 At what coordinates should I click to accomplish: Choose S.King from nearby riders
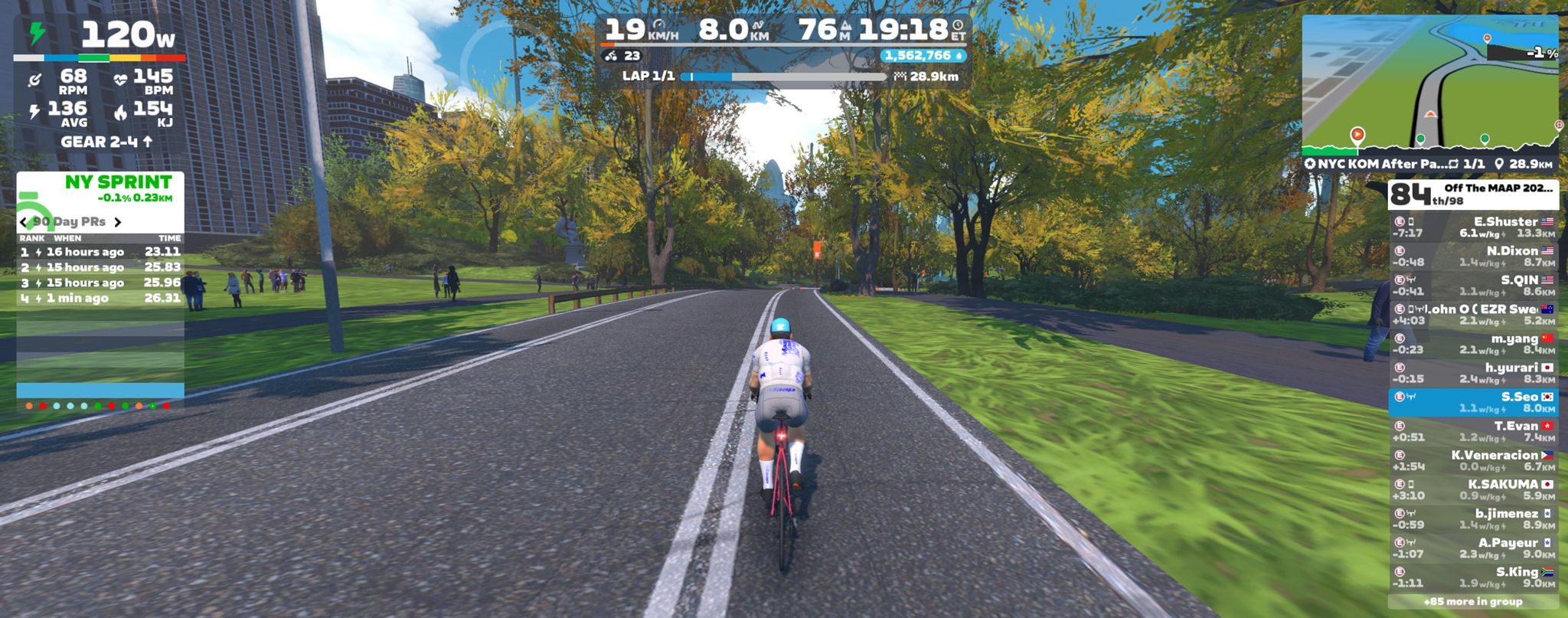point(1472,577)
